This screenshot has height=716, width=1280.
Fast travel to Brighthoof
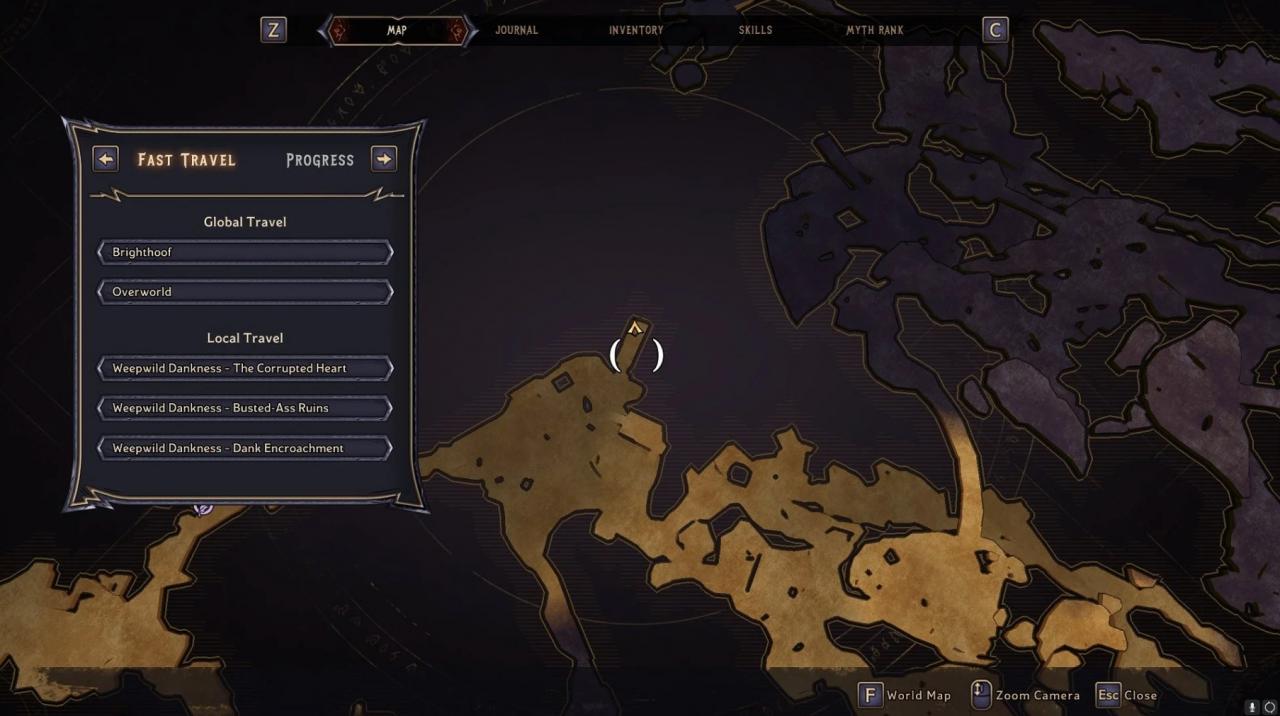[x=245, y=252]
